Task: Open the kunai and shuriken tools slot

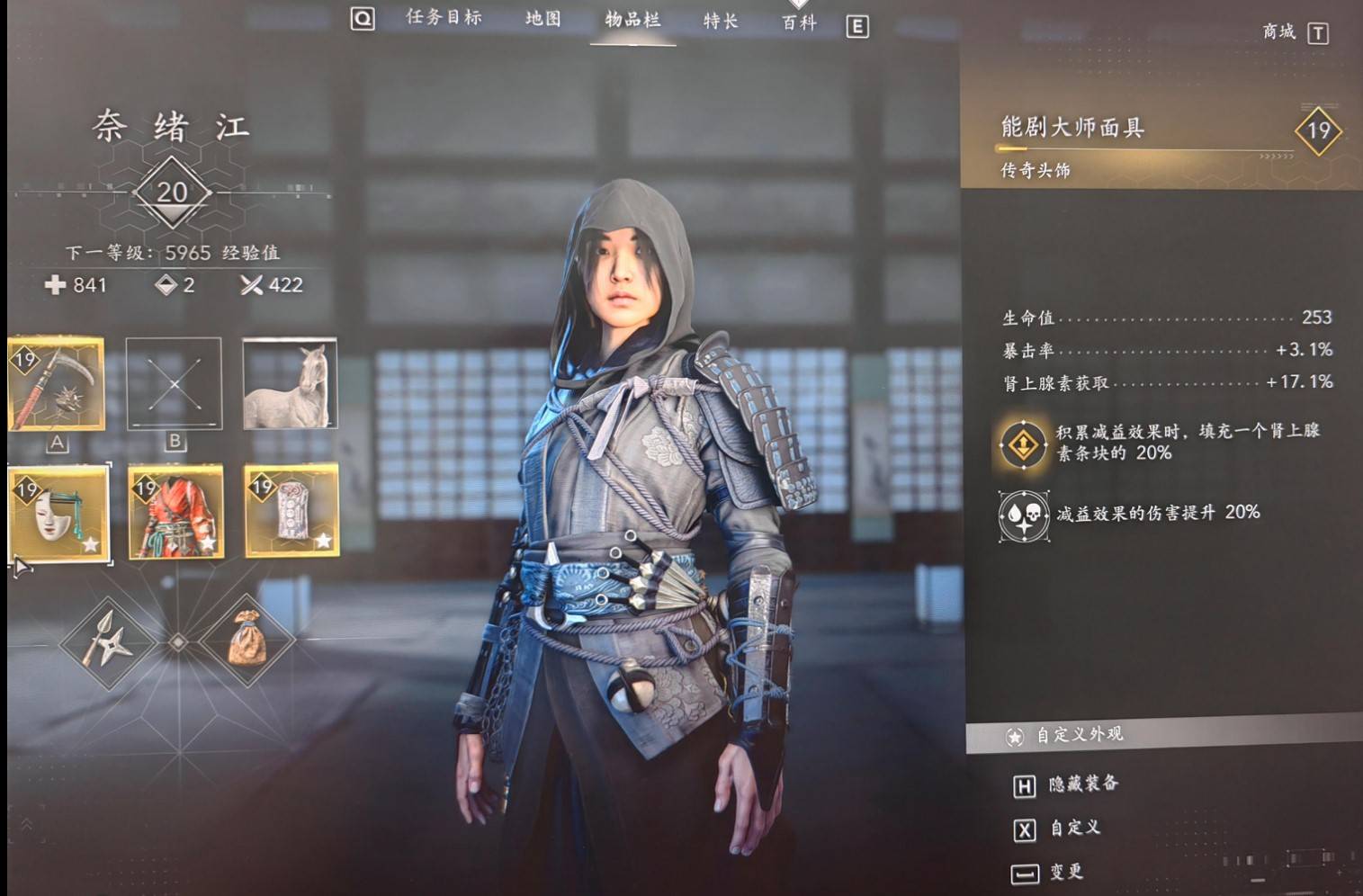Action: click(108, 642)
